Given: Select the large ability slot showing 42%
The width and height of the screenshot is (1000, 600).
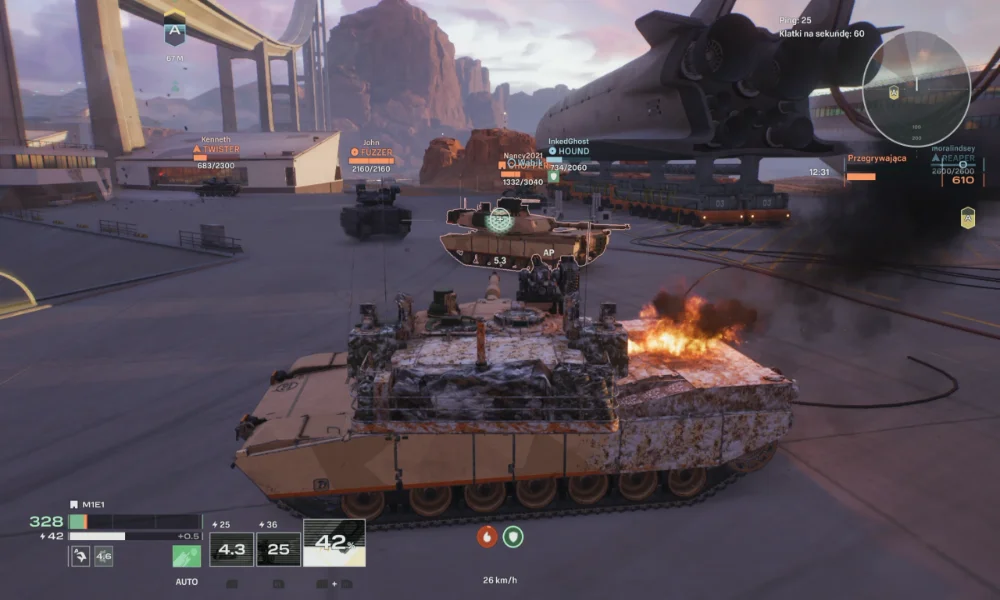Looking at the screenshot, I should pos(334,543).
